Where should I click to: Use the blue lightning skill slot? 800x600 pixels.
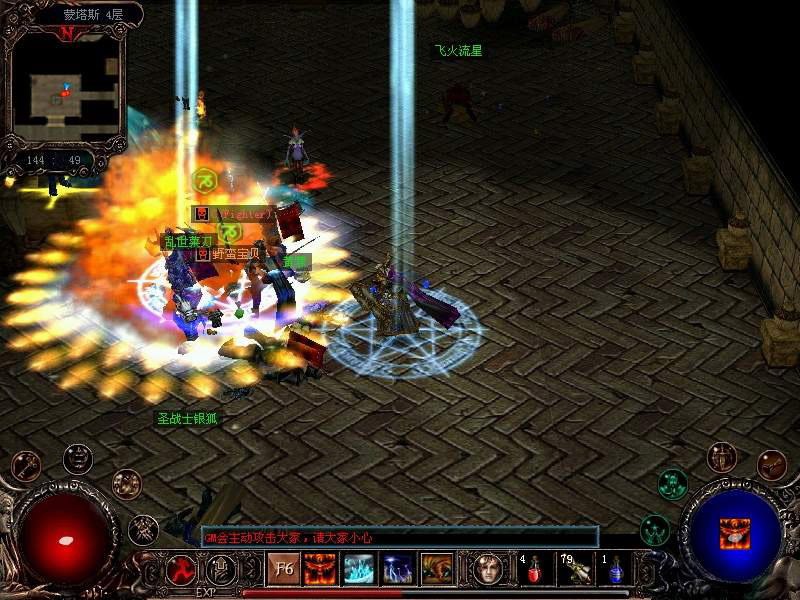click(x=398, y=570)
